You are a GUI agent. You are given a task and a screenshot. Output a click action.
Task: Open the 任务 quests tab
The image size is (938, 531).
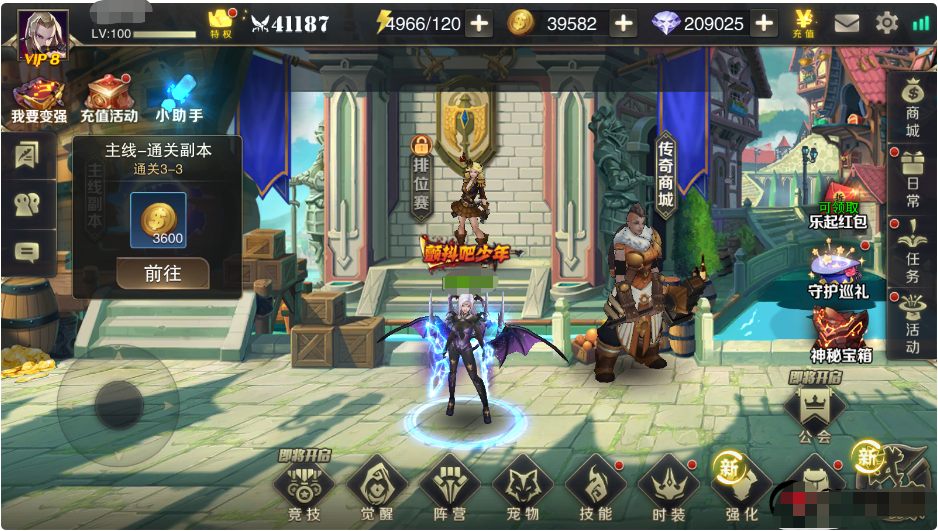point(912,250)
